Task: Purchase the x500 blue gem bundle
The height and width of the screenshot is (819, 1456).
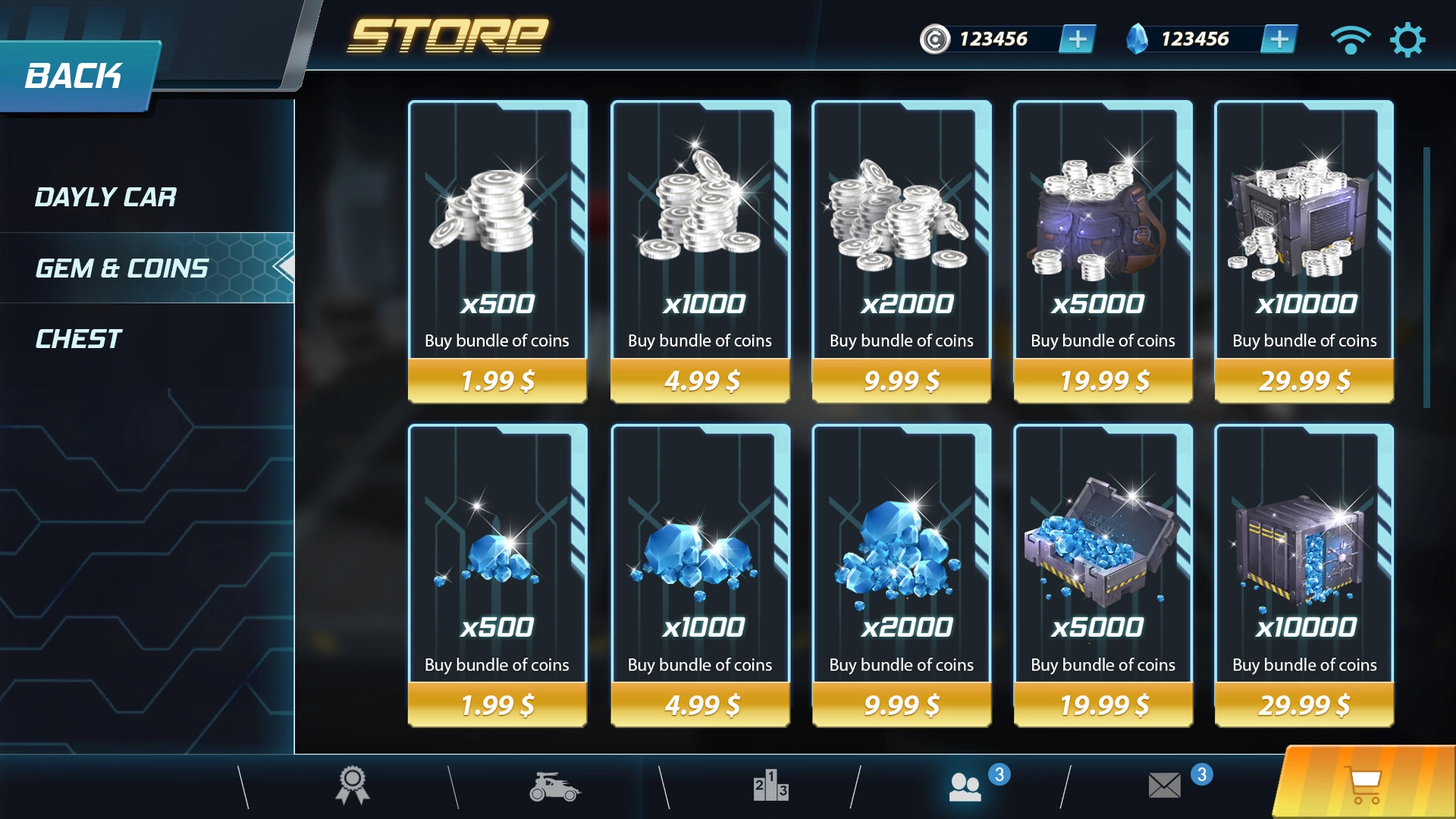Action: [497, 704]
